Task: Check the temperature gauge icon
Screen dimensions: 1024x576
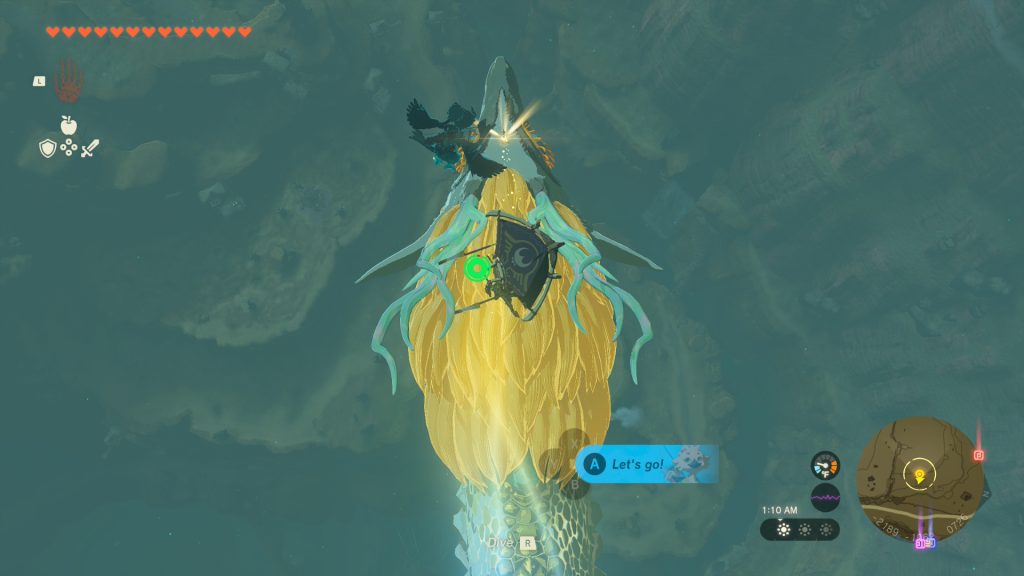Action: [825, 465]
